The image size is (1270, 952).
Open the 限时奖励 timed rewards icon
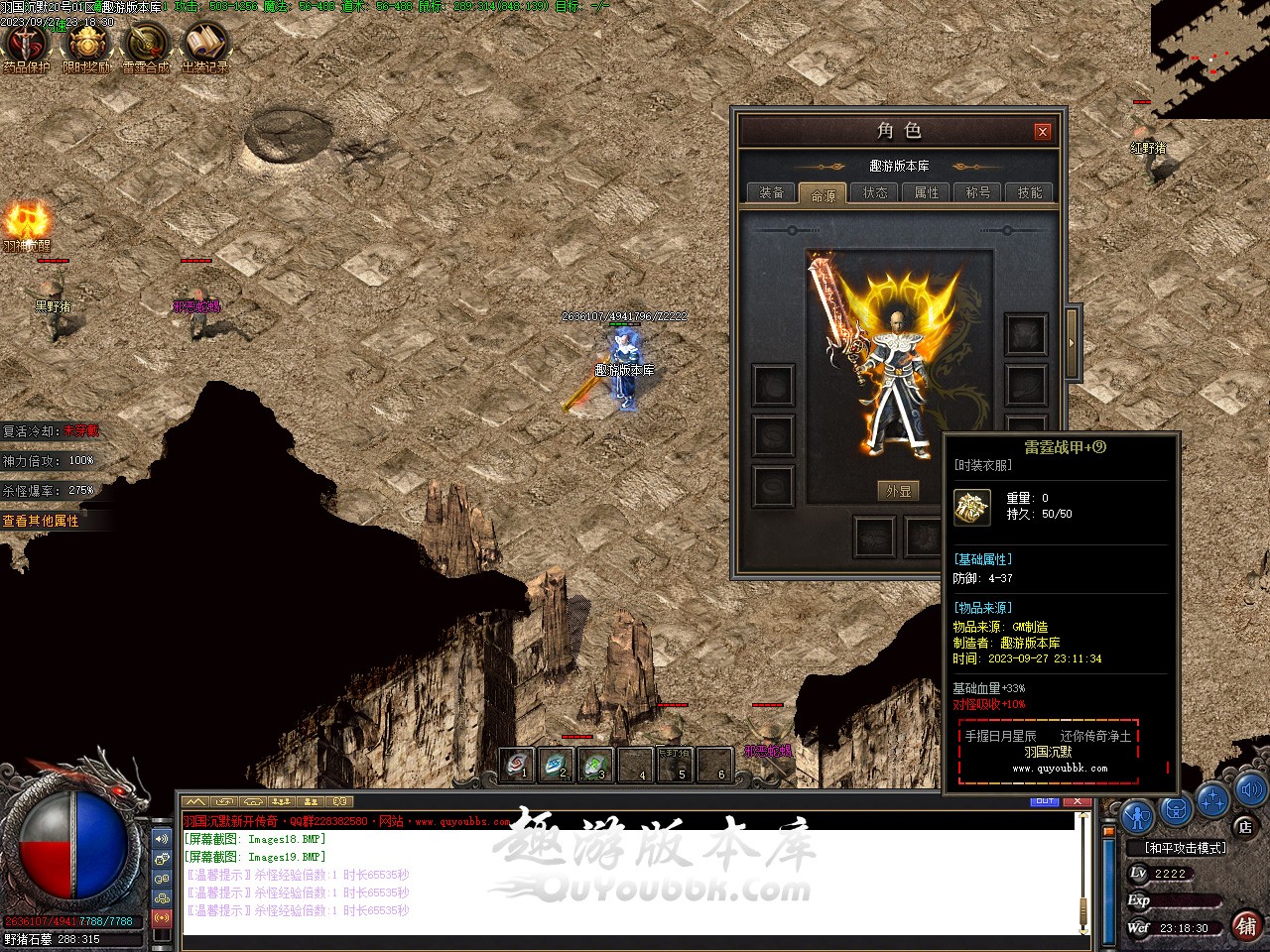[x=87, y=46]
